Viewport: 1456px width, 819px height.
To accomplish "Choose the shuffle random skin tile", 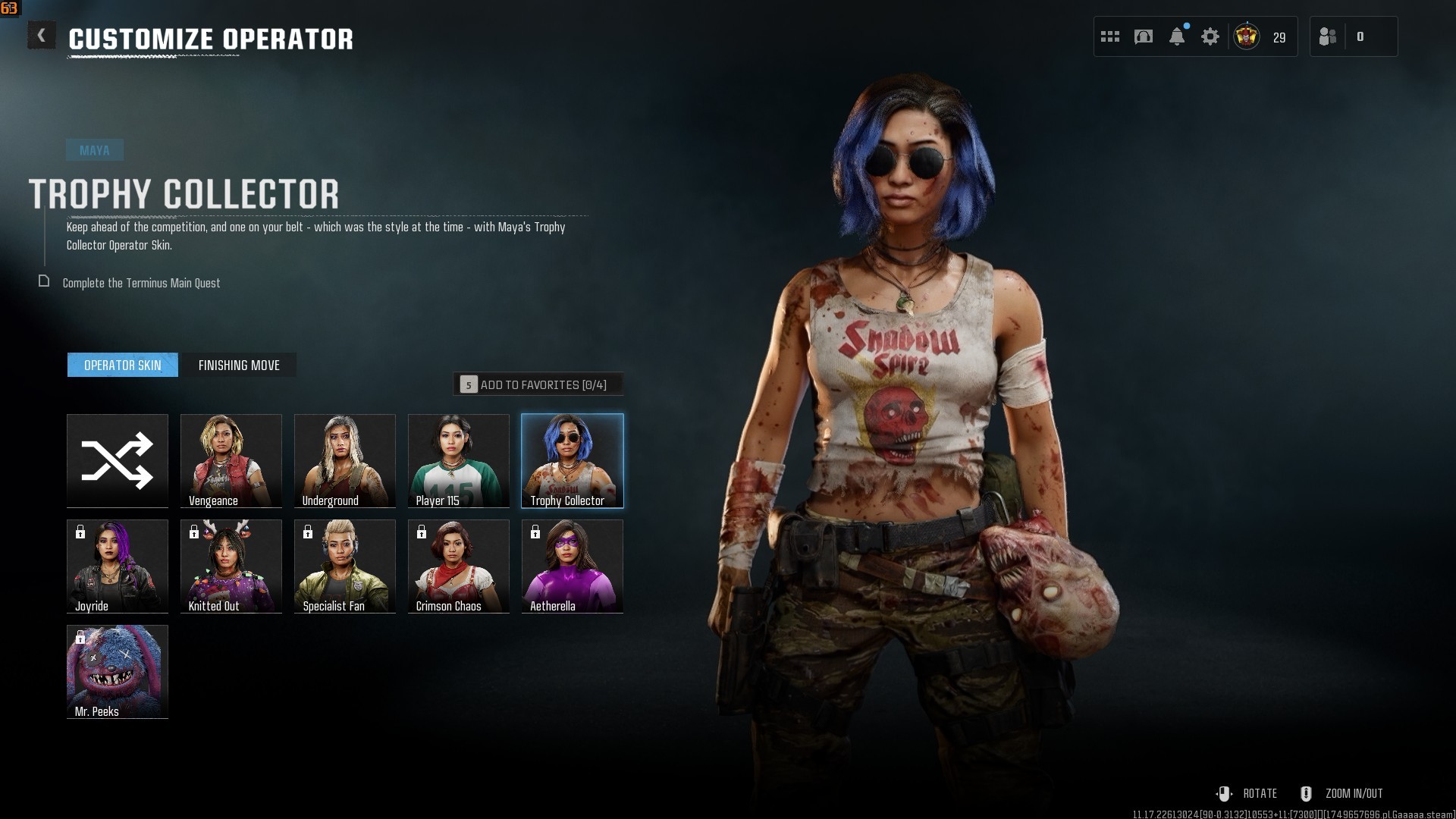I will click(x=118, y=460).
